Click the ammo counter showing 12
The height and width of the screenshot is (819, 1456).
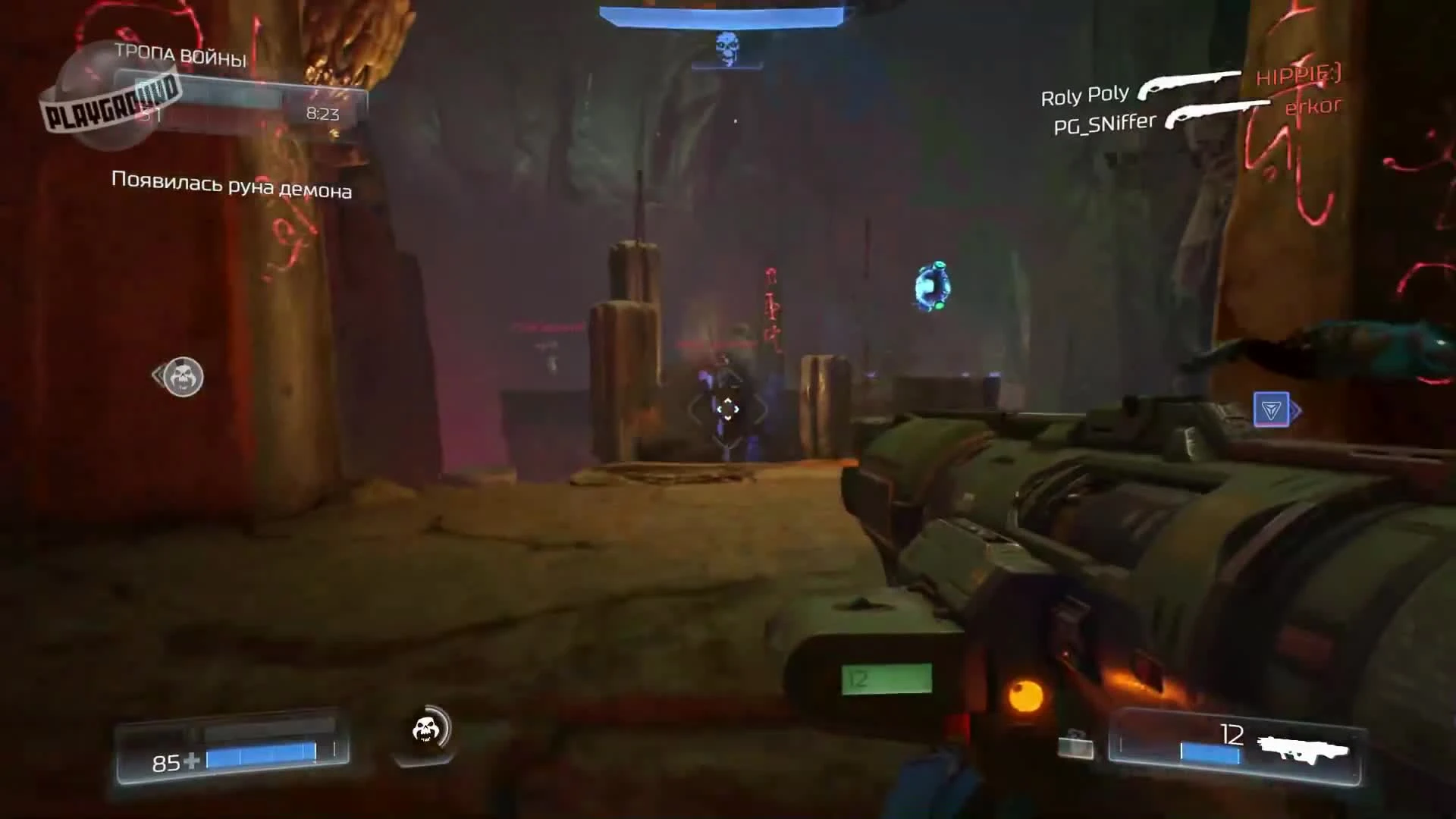tap(1232, 733)
